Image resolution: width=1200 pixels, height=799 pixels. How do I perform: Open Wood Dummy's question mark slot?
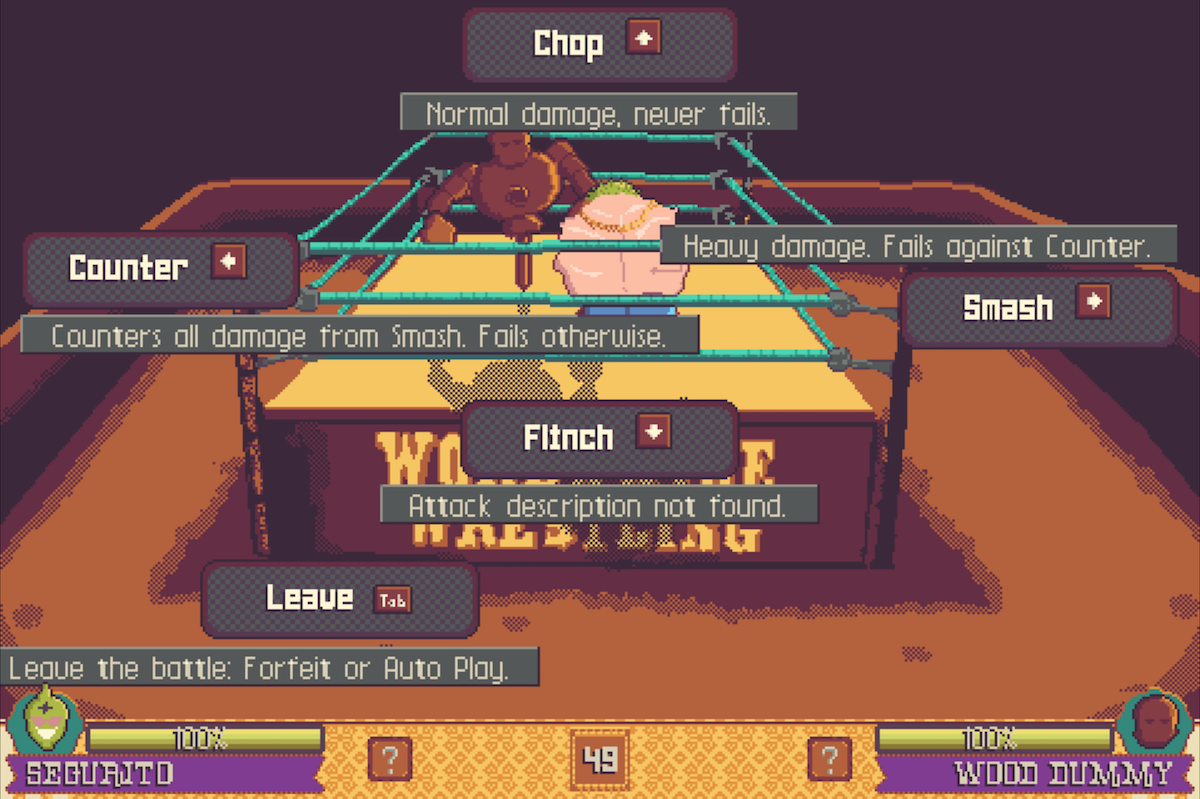[829, 758]
